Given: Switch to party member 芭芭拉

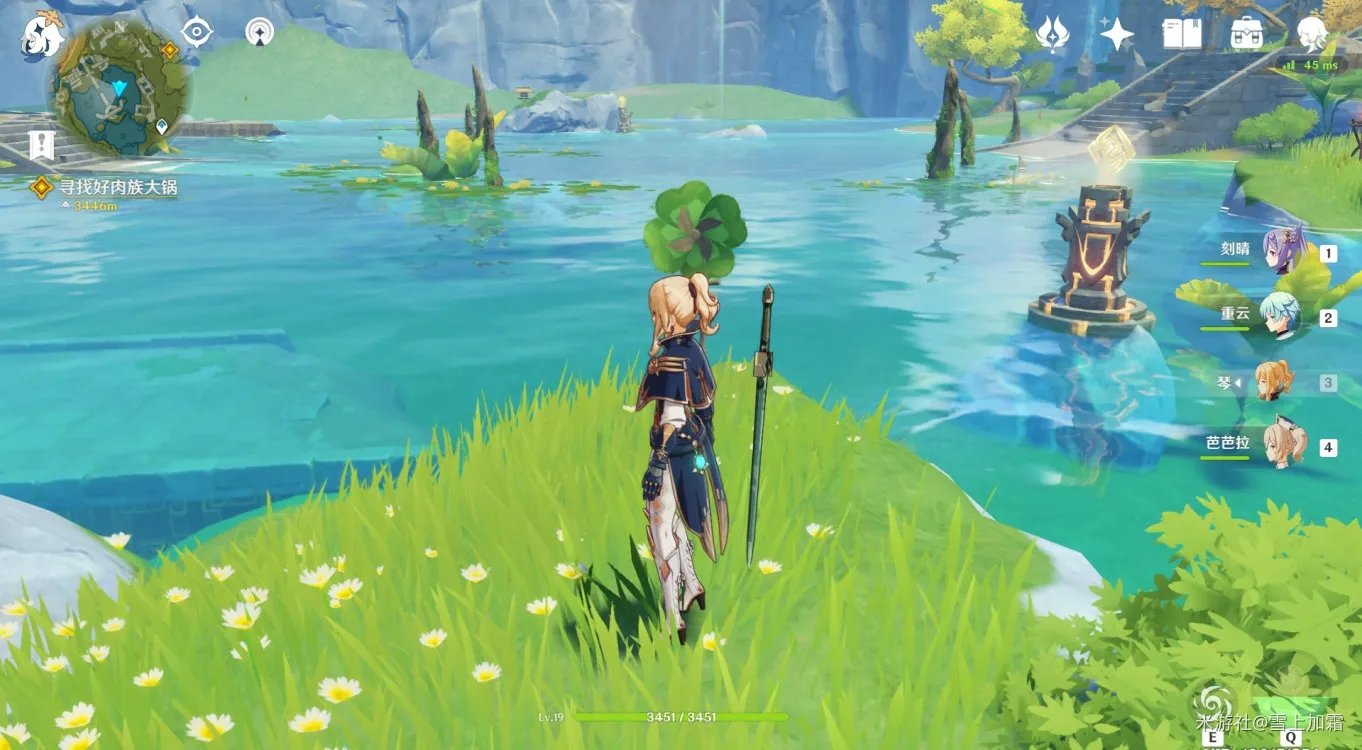Looking at the screenshot, I should click(x=1282, y=445).
